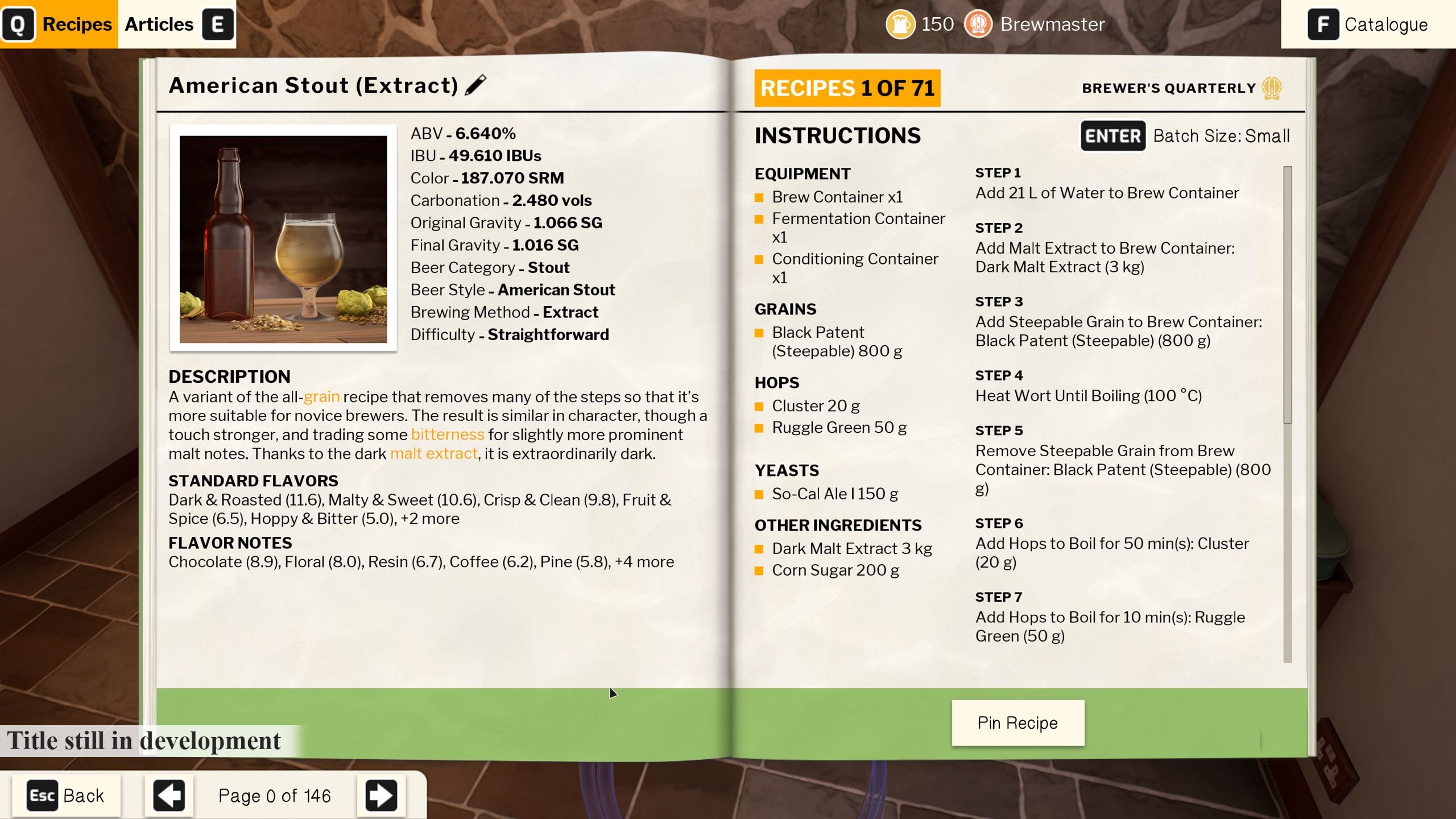Click the Brewmaster profile badge icon

980,24
